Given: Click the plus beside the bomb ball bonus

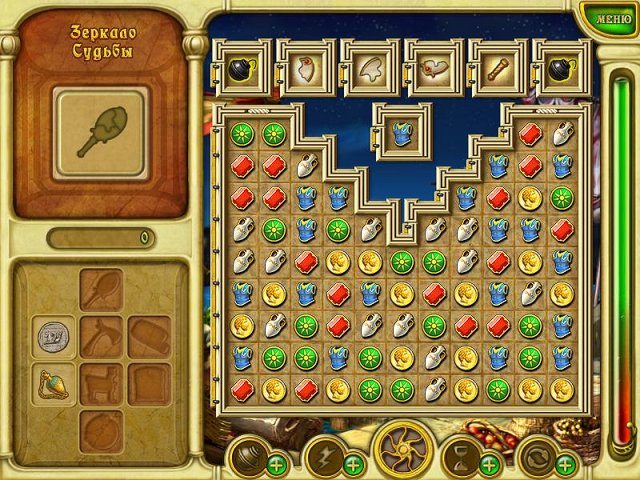Looking at the screenshot, I should point(275,464).
